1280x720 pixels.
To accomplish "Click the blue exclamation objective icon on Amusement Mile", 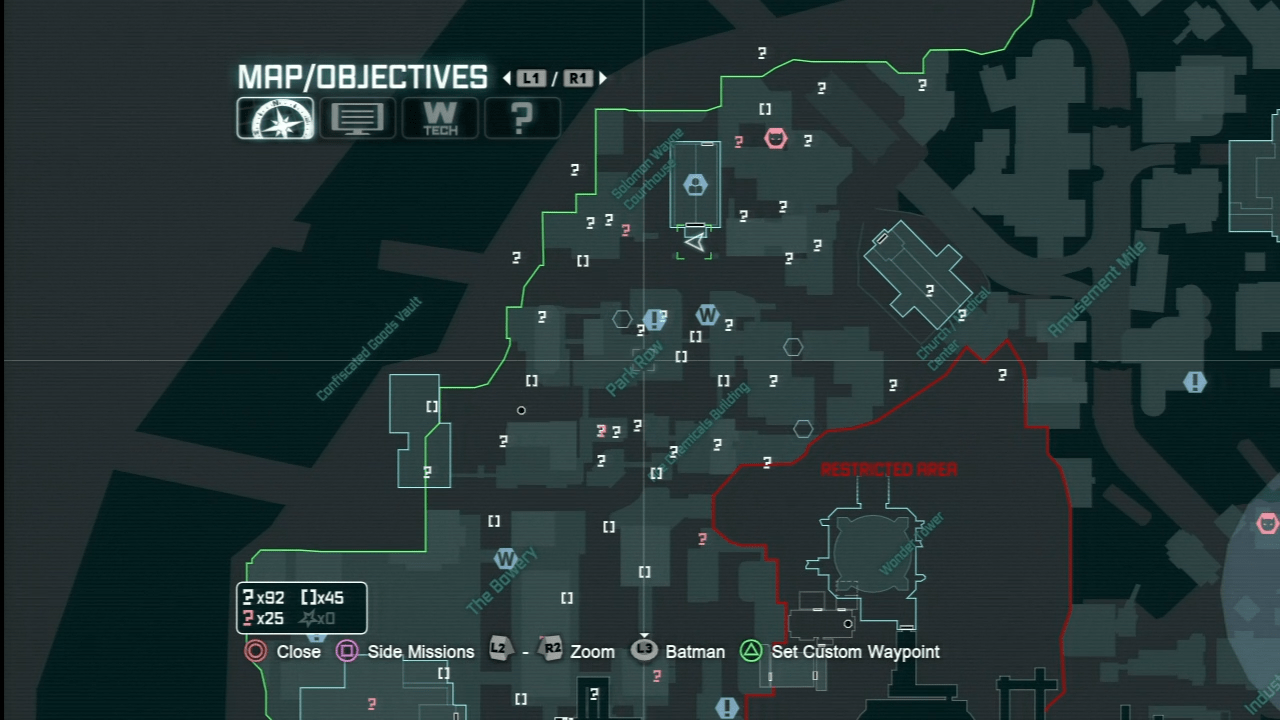I will click(x=1194, y=382).
